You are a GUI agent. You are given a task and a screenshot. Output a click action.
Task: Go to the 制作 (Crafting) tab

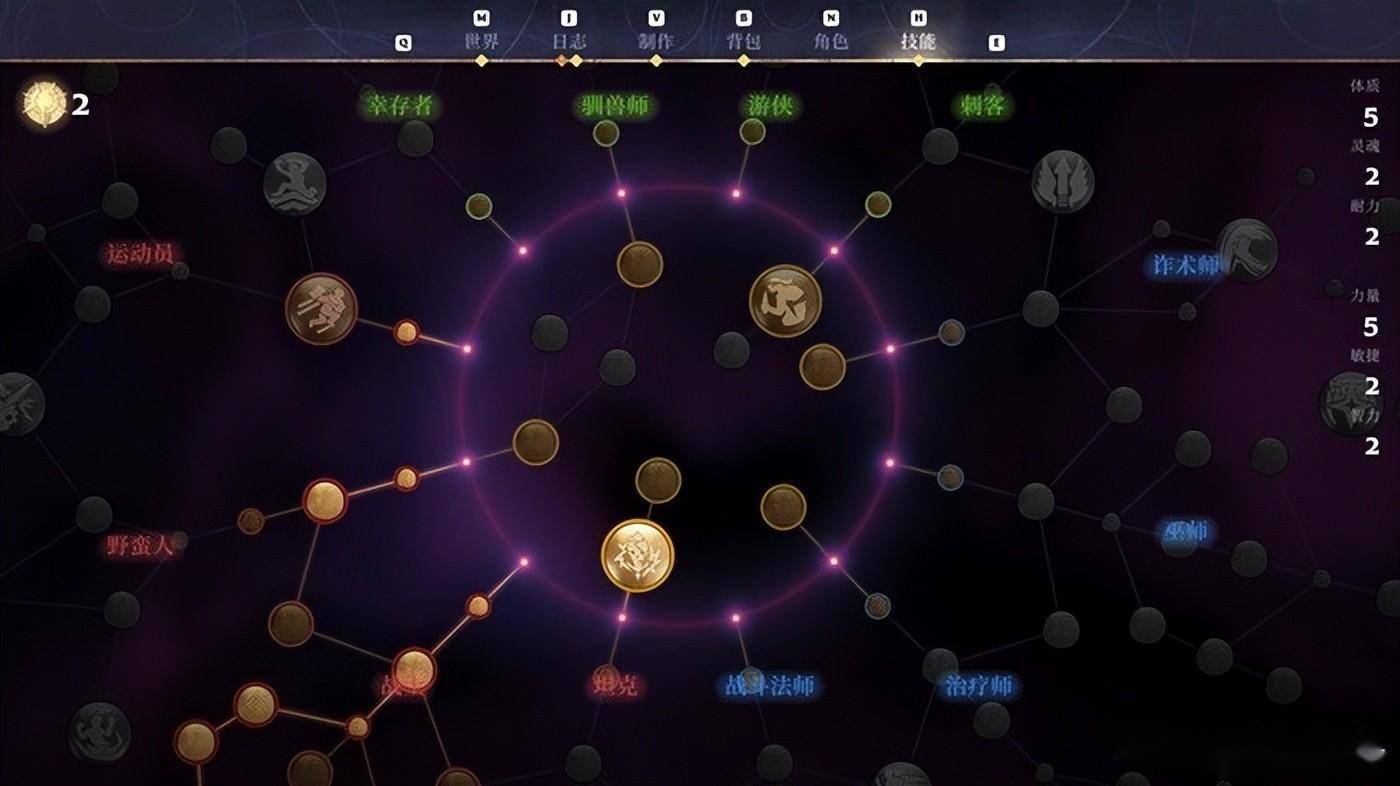coord(656,42)
